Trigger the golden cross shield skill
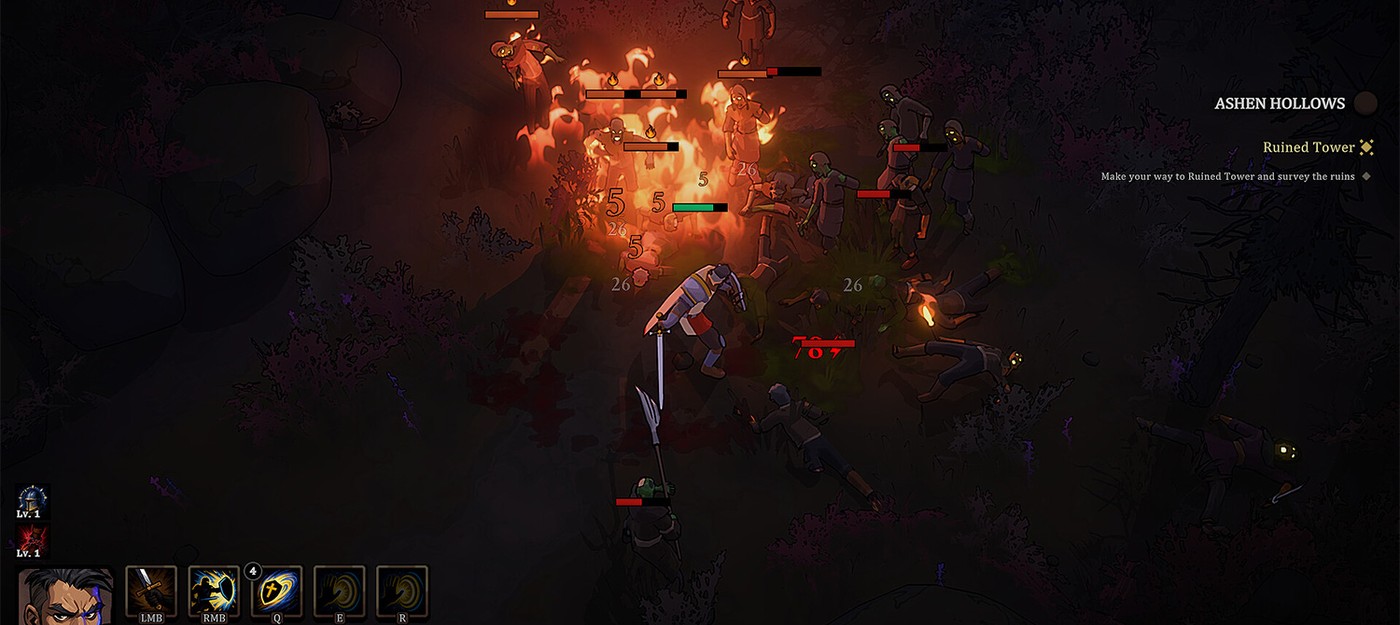 coord(277,591)
